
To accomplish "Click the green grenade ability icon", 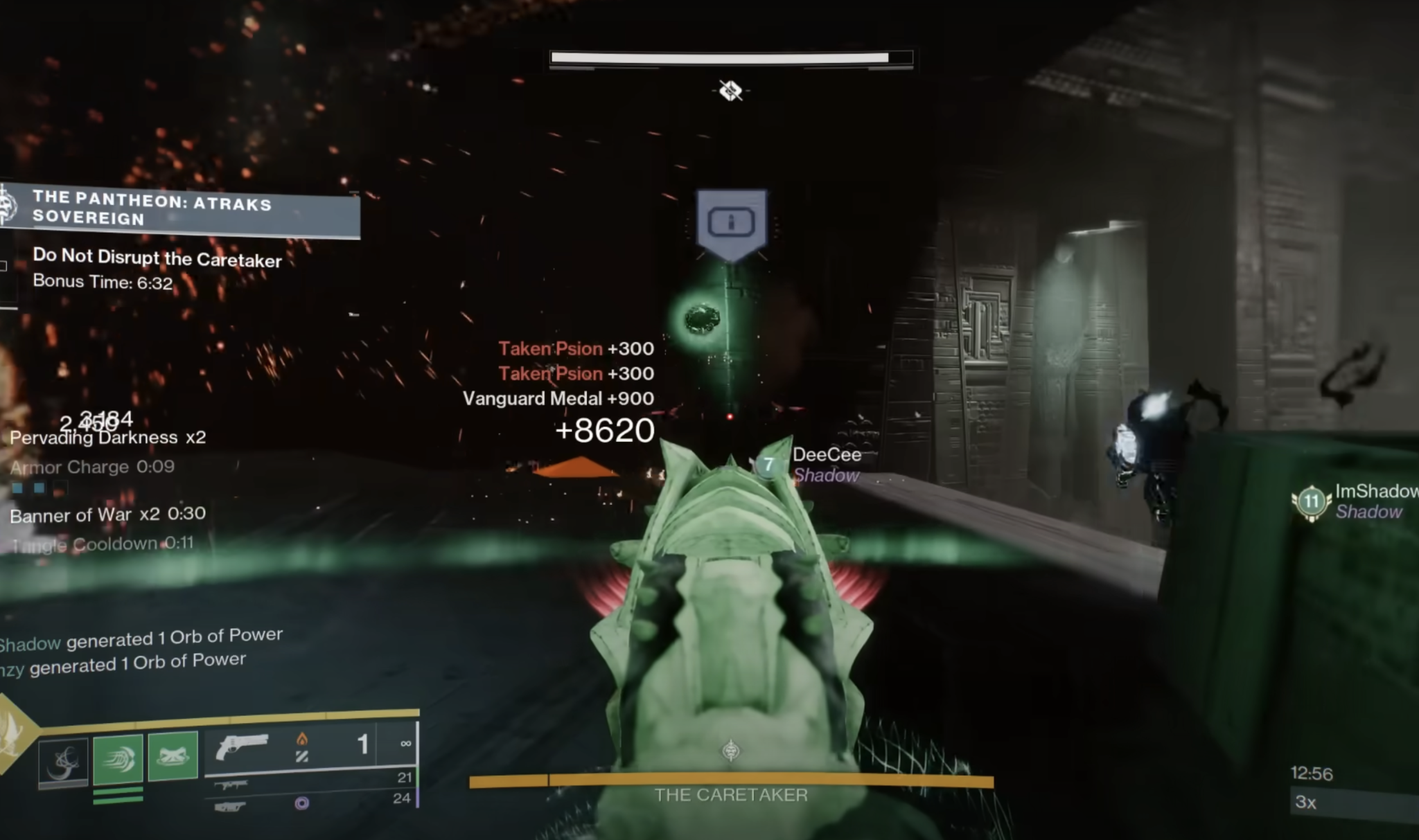I will pyautogui.click(x=173, y=756).
